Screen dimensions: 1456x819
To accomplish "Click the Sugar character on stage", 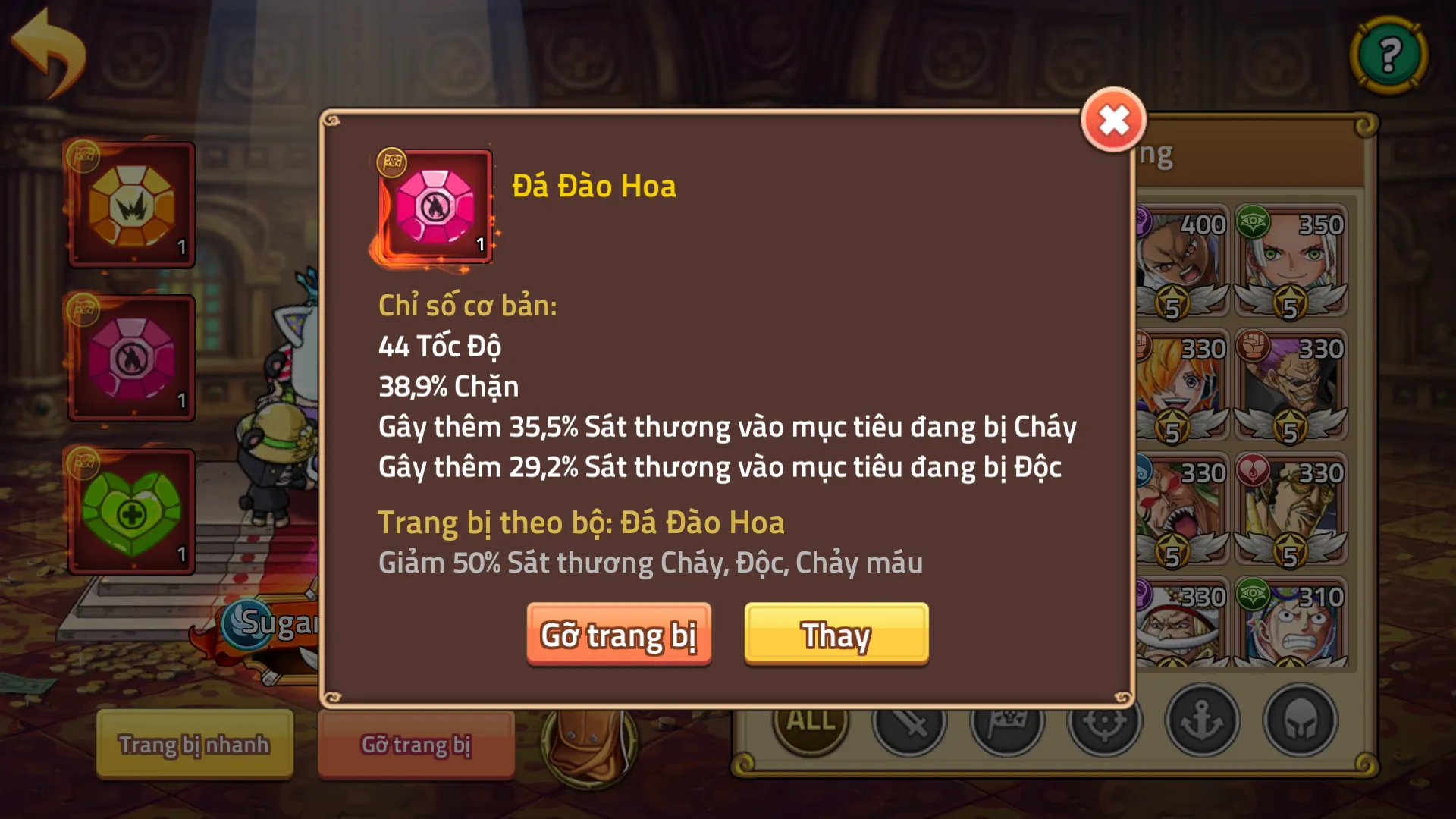I will [273, 622].
